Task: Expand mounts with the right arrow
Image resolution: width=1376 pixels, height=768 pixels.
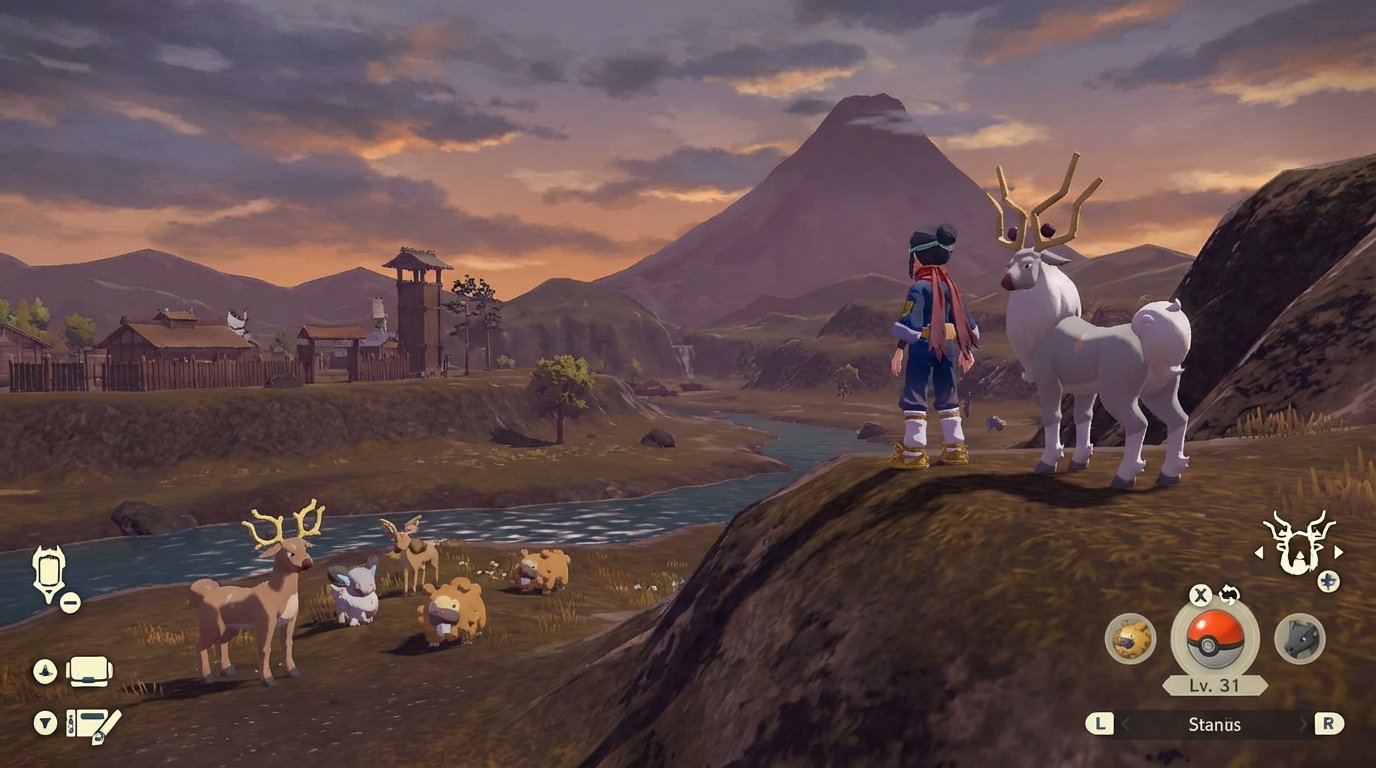Action: (1338, 552)
